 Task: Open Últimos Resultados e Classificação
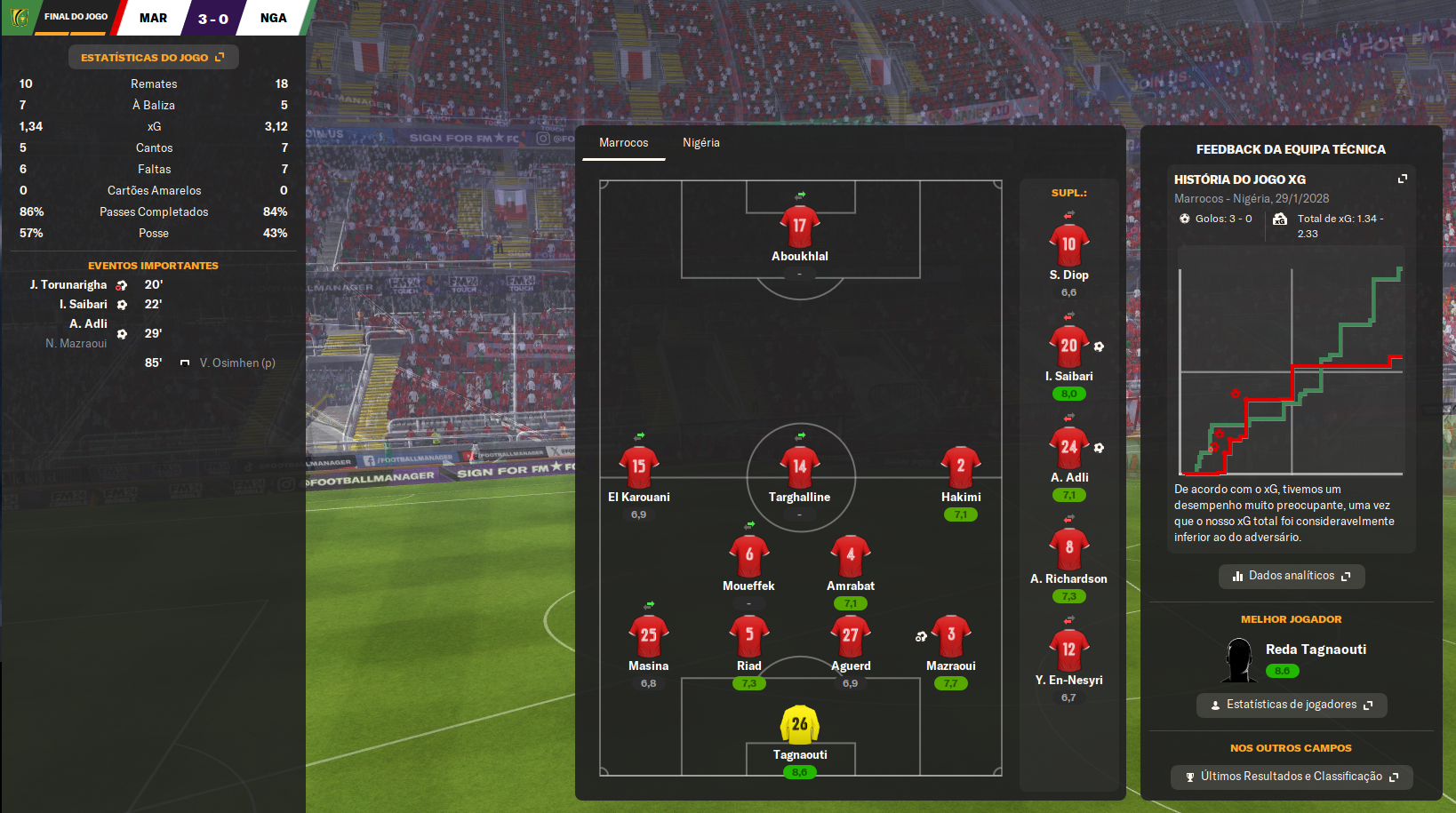[x=1291, y=777]
